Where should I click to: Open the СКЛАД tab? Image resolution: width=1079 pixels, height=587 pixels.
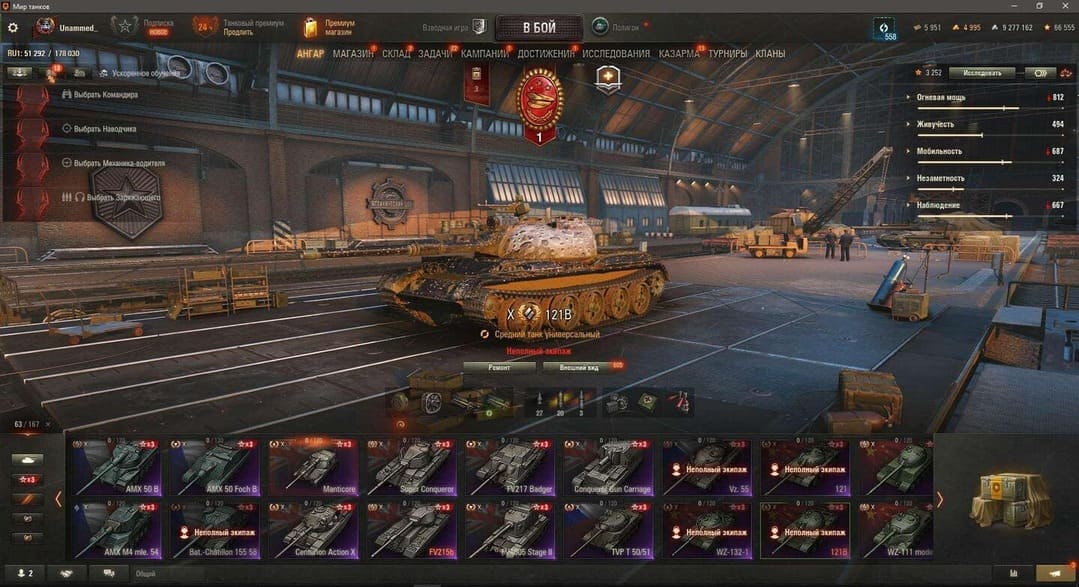(x=396, y=53)
